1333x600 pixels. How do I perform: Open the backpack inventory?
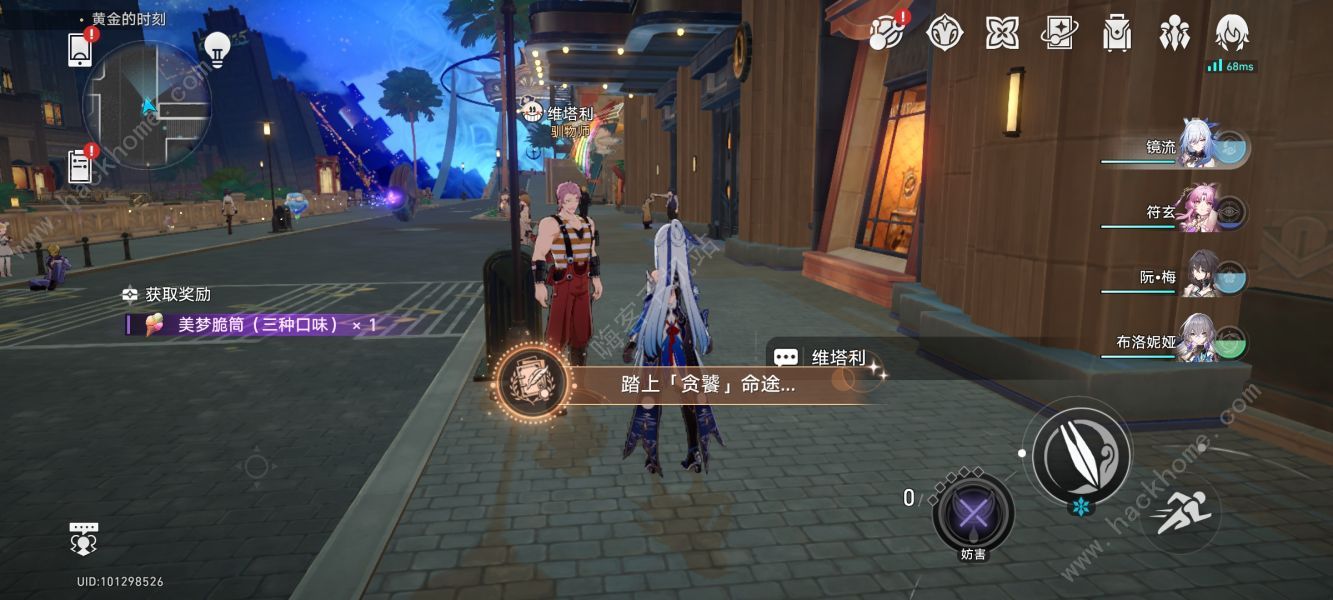(1116, 33)
